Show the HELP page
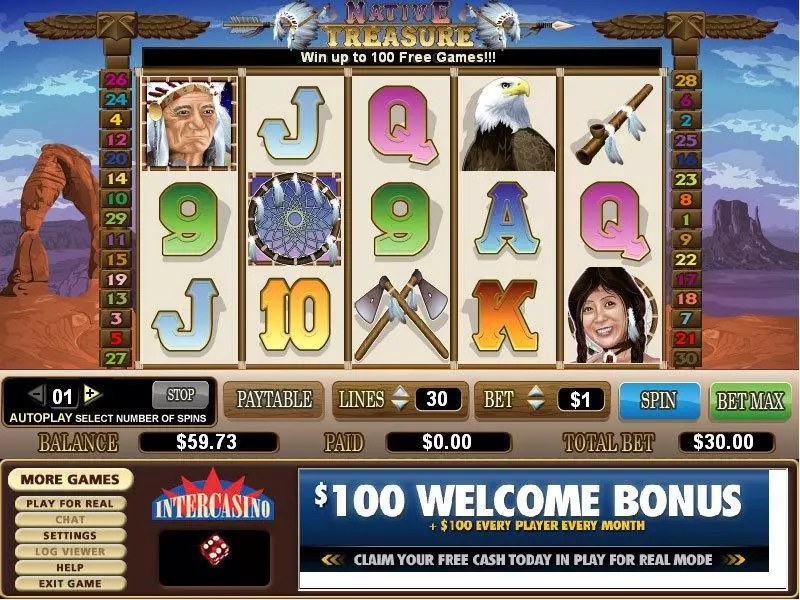Viewport: 800px width, 600px height. tap(69, 567)
